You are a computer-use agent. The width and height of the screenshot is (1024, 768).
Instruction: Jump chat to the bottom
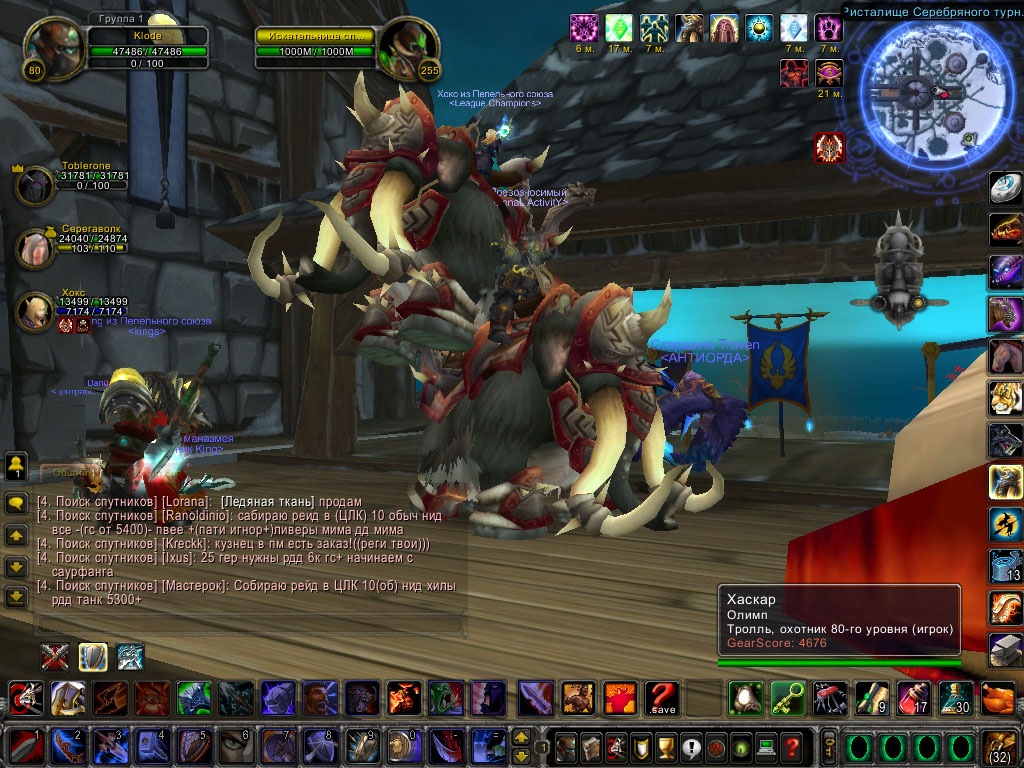tap(16, 597)
